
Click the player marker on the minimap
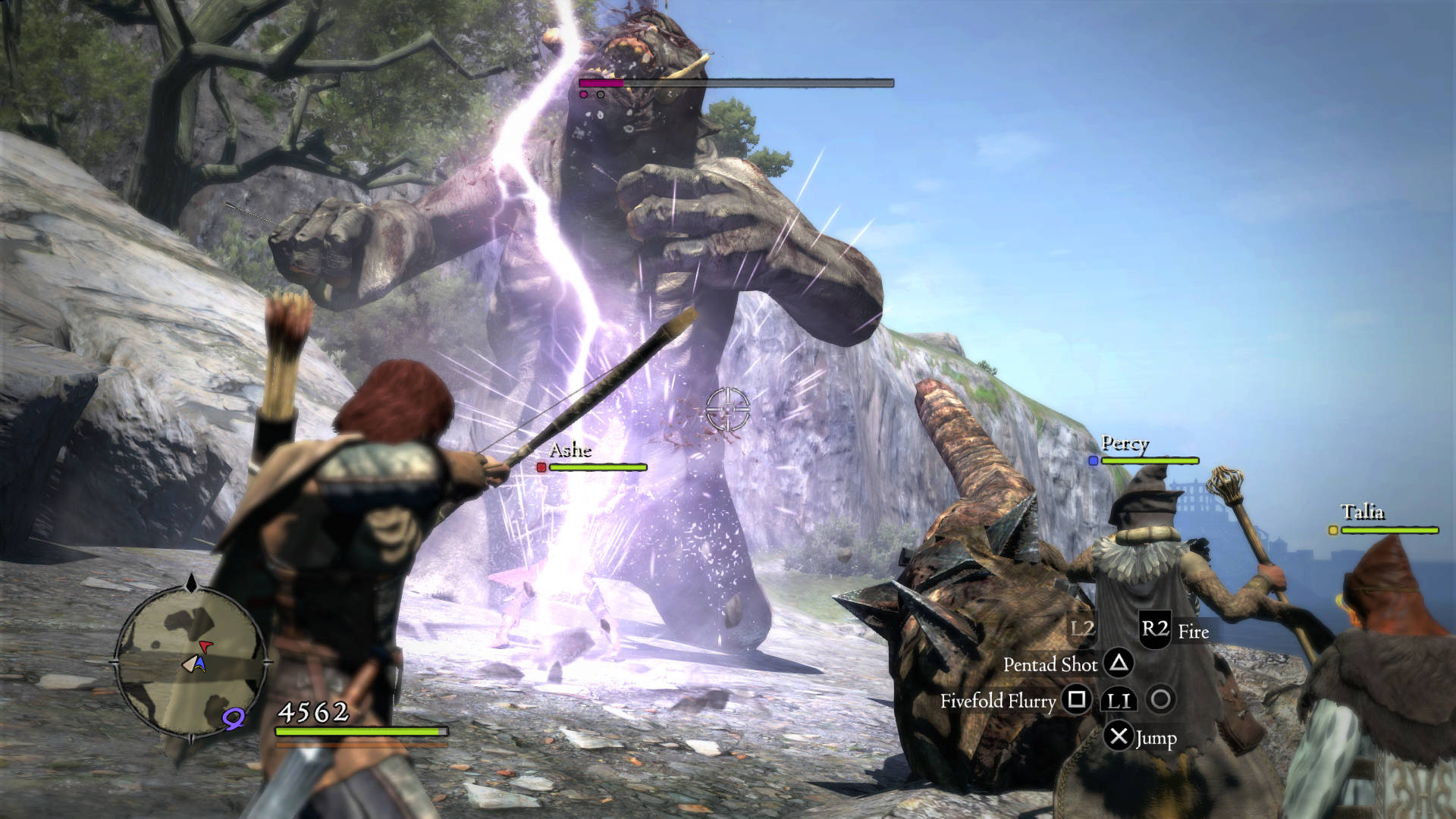click(x=195, y=664)
